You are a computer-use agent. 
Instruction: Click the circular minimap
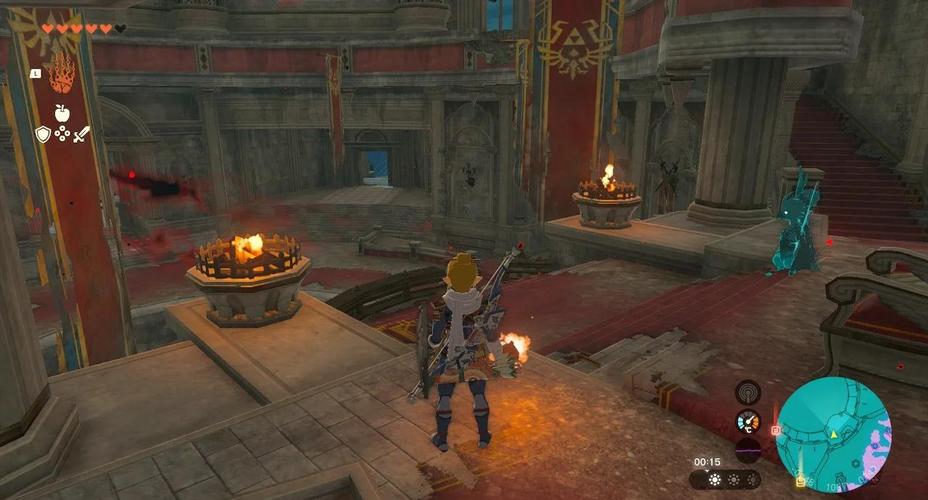834,434
